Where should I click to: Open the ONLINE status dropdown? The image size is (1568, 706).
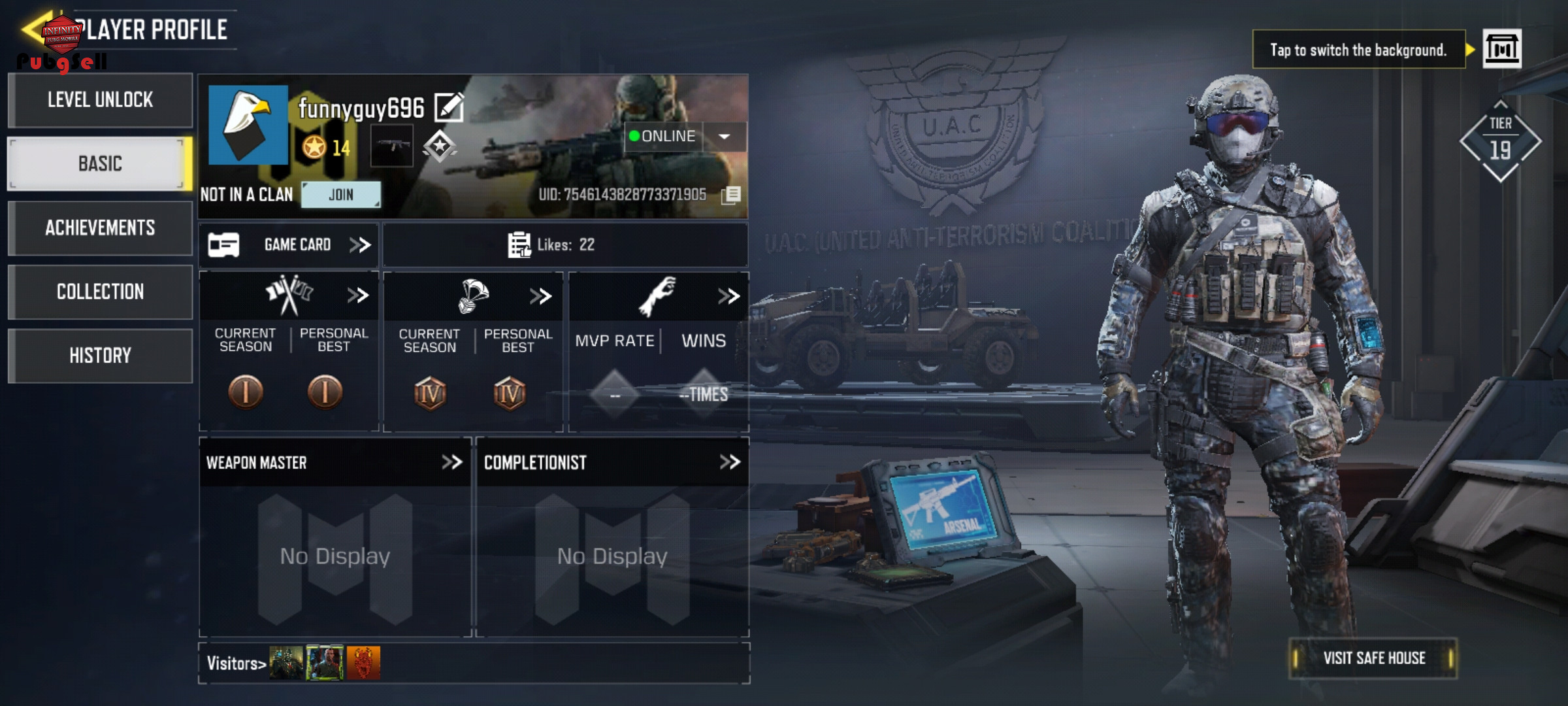coord(725,137)
